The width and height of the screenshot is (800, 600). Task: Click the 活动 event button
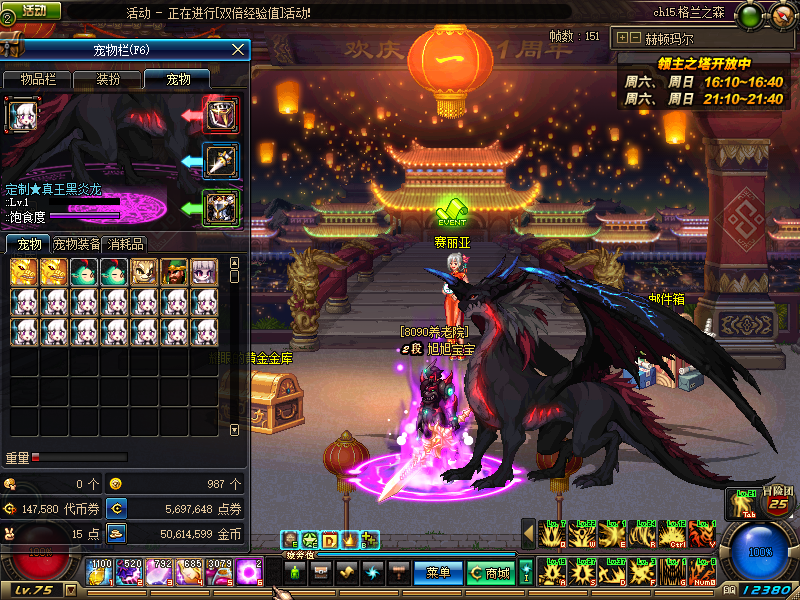[x=31, y=11]
